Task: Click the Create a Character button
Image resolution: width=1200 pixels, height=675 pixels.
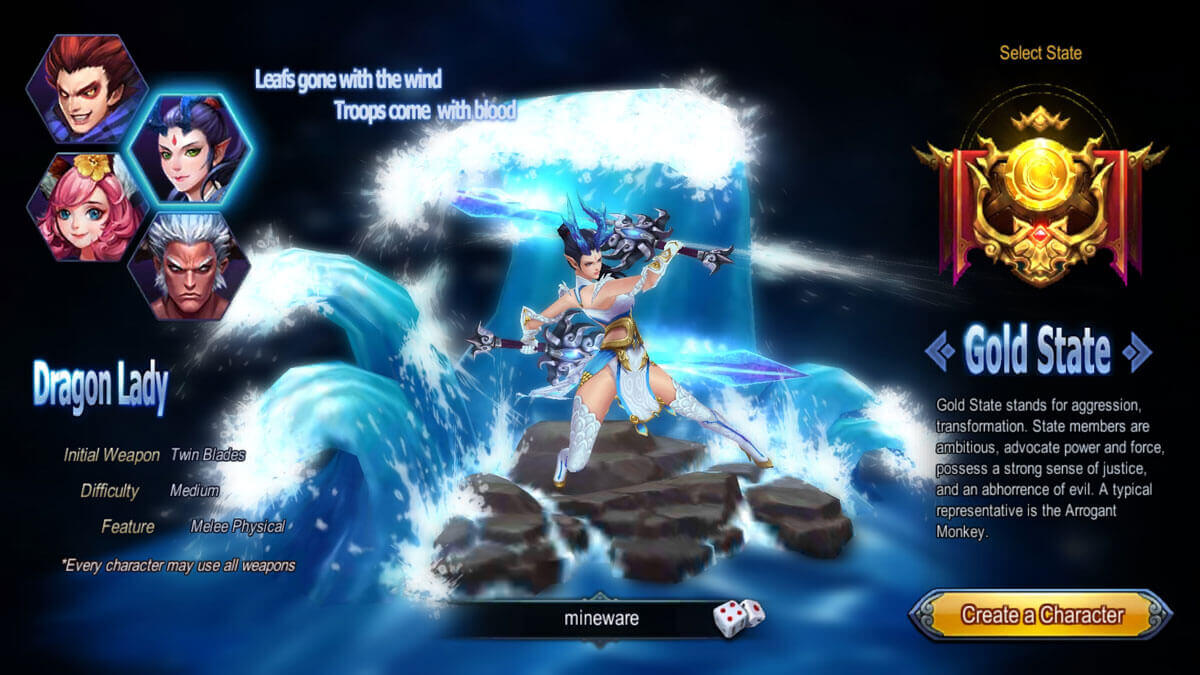Action: point(1041,615)
